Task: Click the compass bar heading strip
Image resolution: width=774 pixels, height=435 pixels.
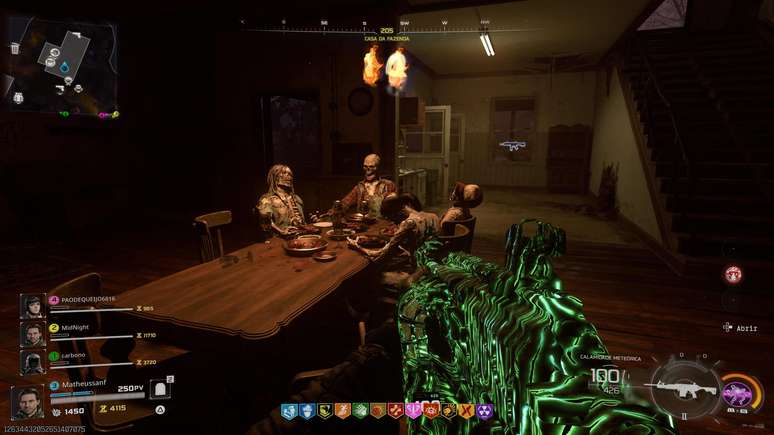Action: tap(385, 23)
